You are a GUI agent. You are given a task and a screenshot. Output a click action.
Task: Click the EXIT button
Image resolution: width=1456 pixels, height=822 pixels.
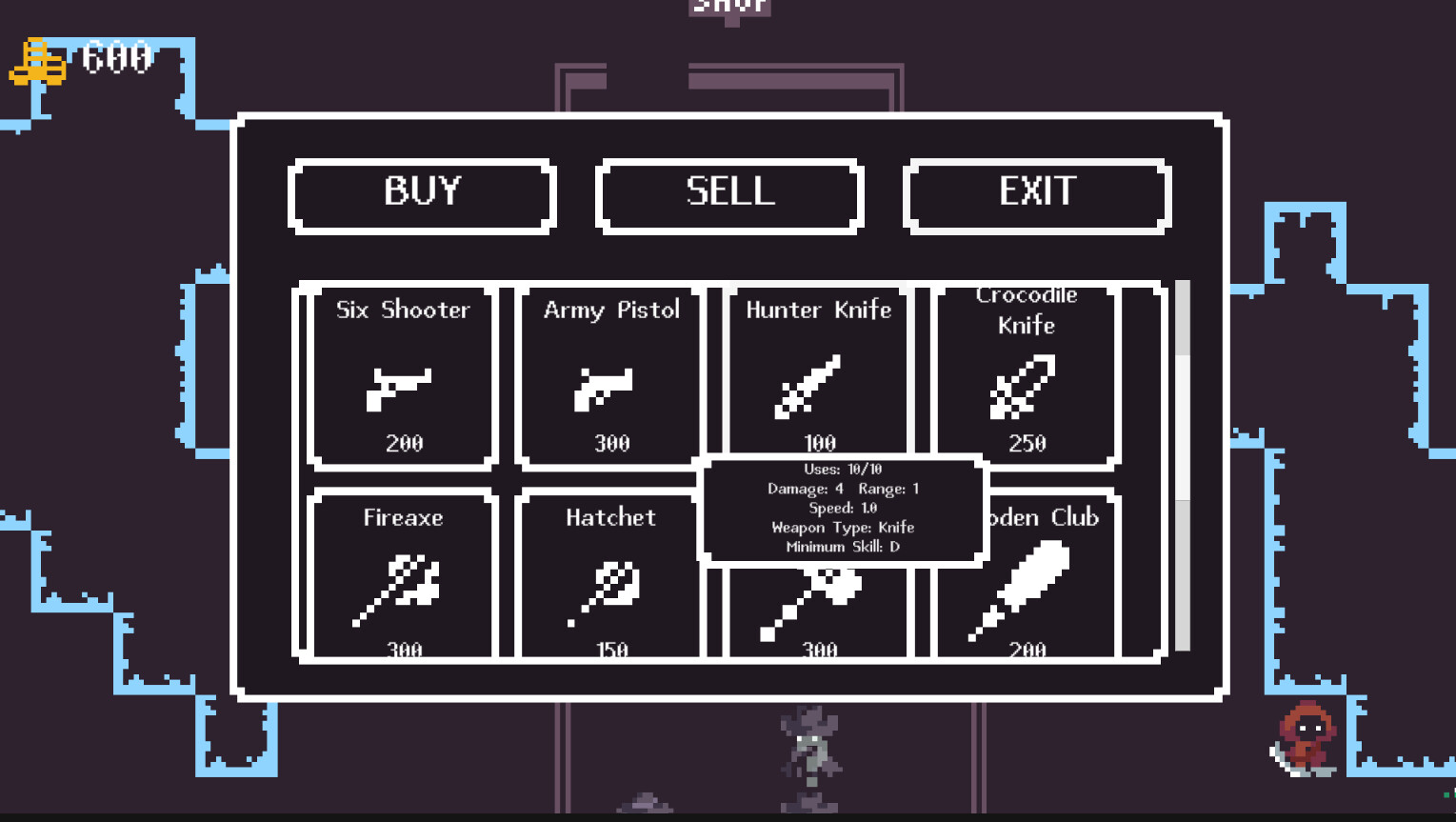1037,194
